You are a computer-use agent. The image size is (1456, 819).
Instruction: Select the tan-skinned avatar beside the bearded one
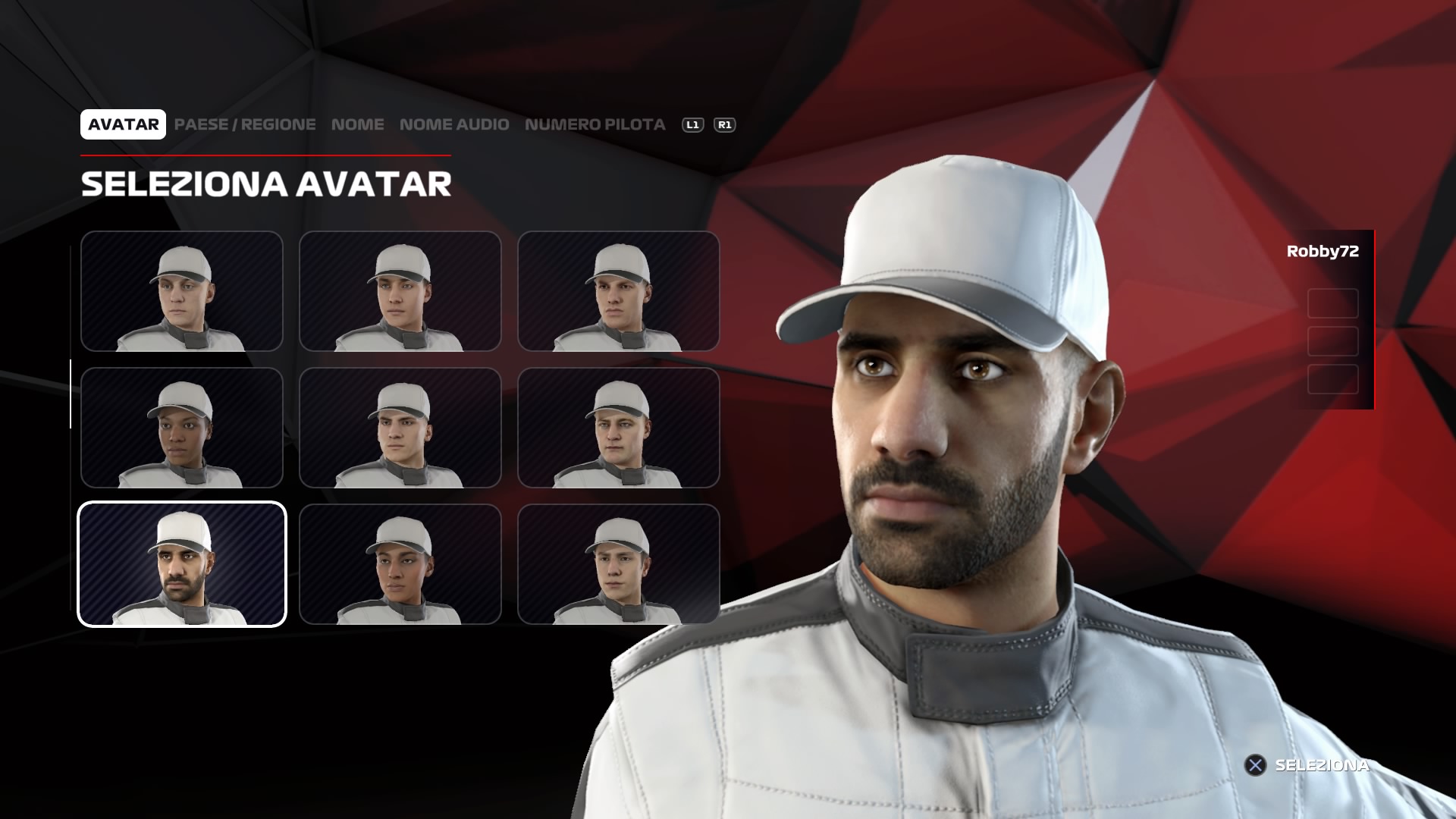pyautogui.click(x=400, y=564)
